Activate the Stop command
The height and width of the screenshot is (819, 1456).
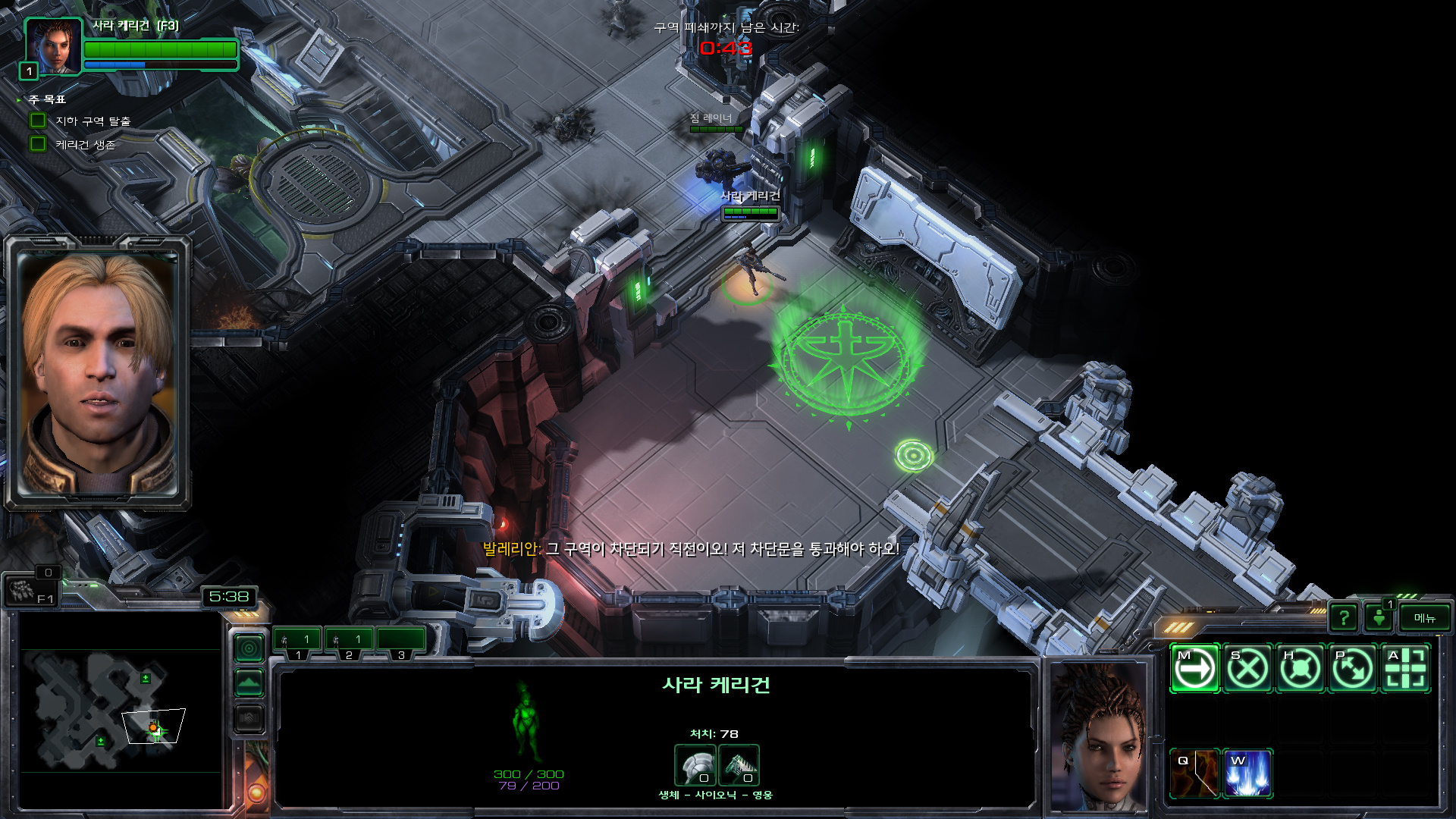coord(1247,669)
